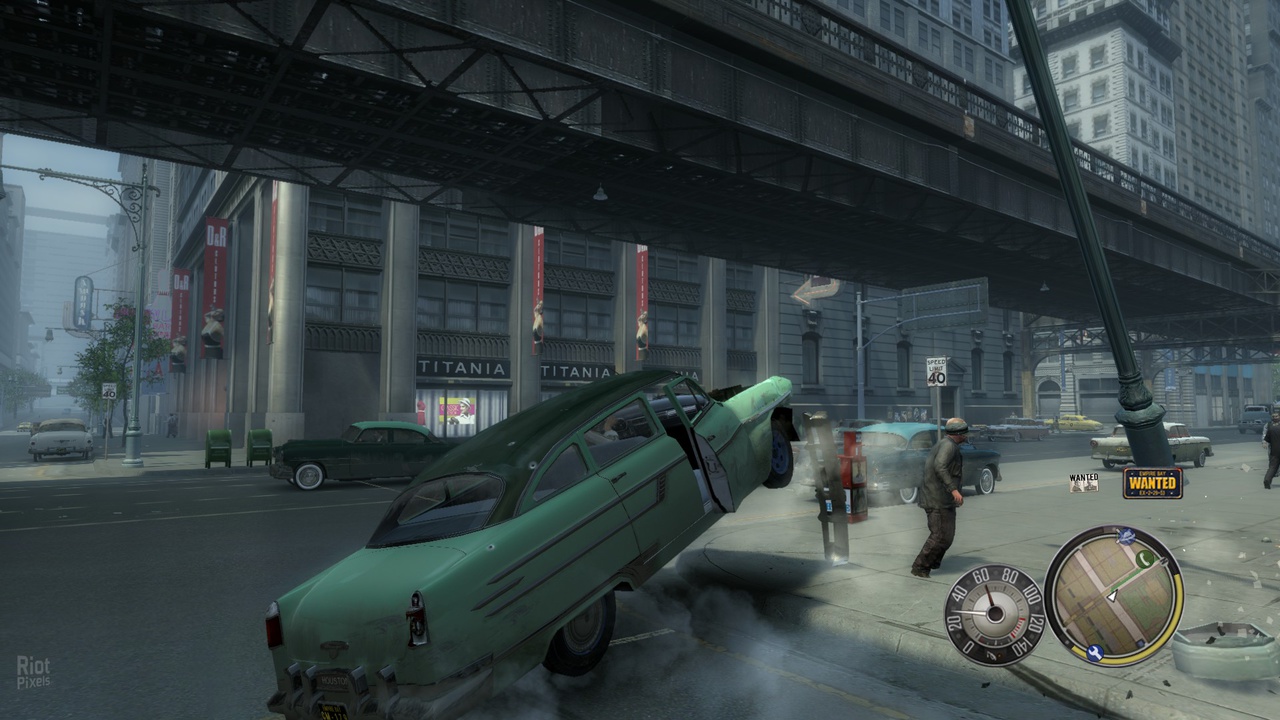Click the circular minimap
1280x720 pixels.
(x=1113, y=595)
